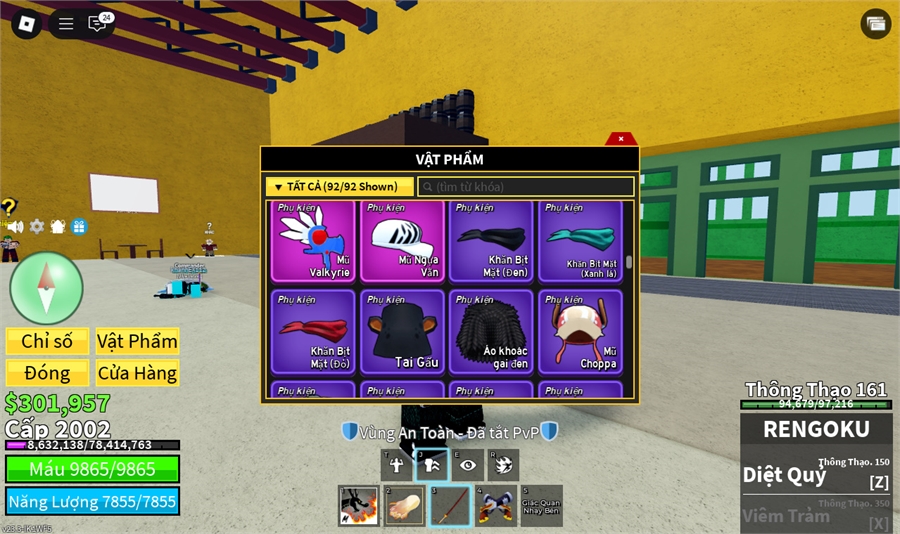
Task: Open the gear settings icon
Action: pos(37,227)
